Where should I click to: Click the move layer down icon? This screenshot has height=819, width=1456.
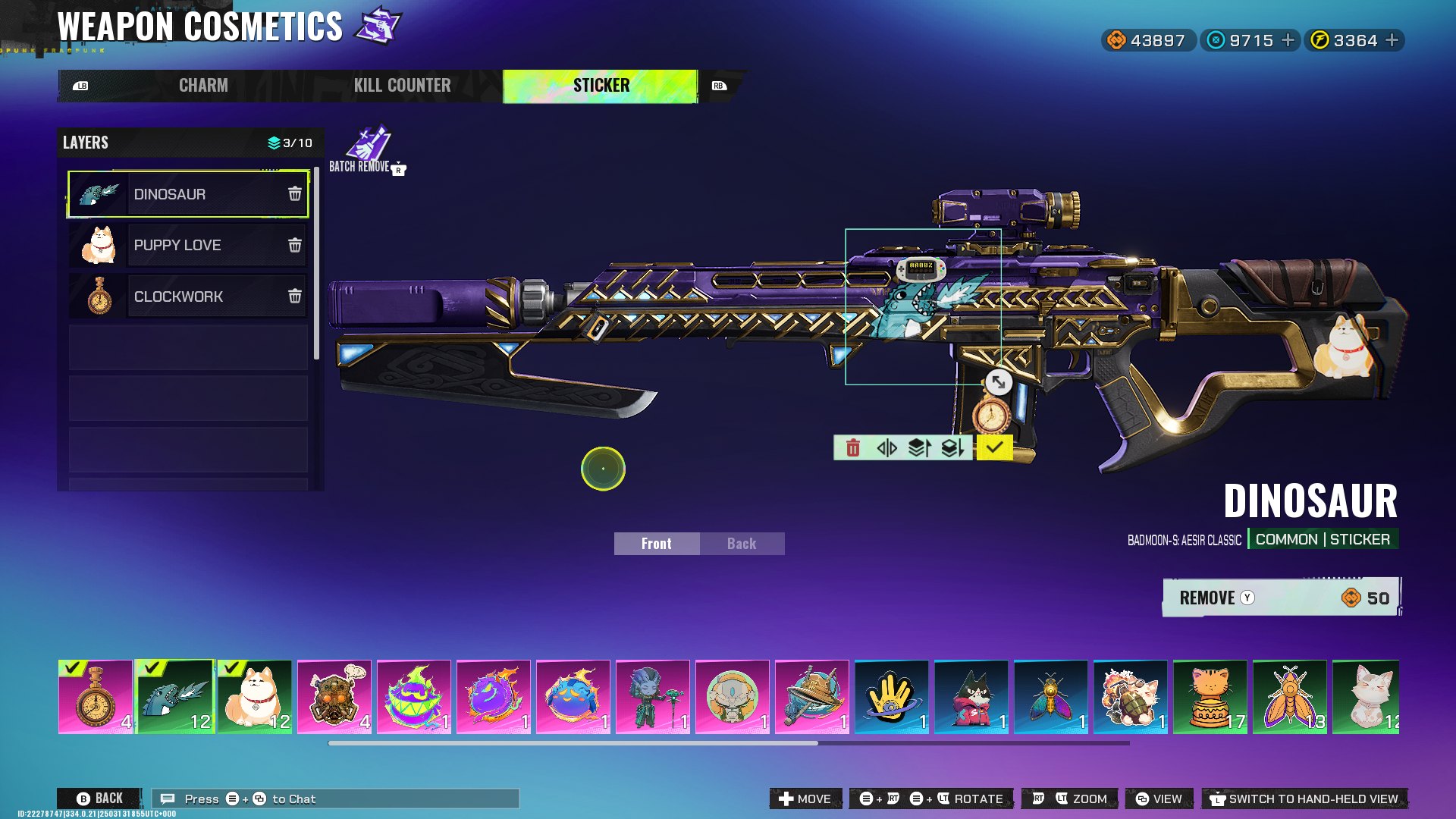click(x=953, y=448)
